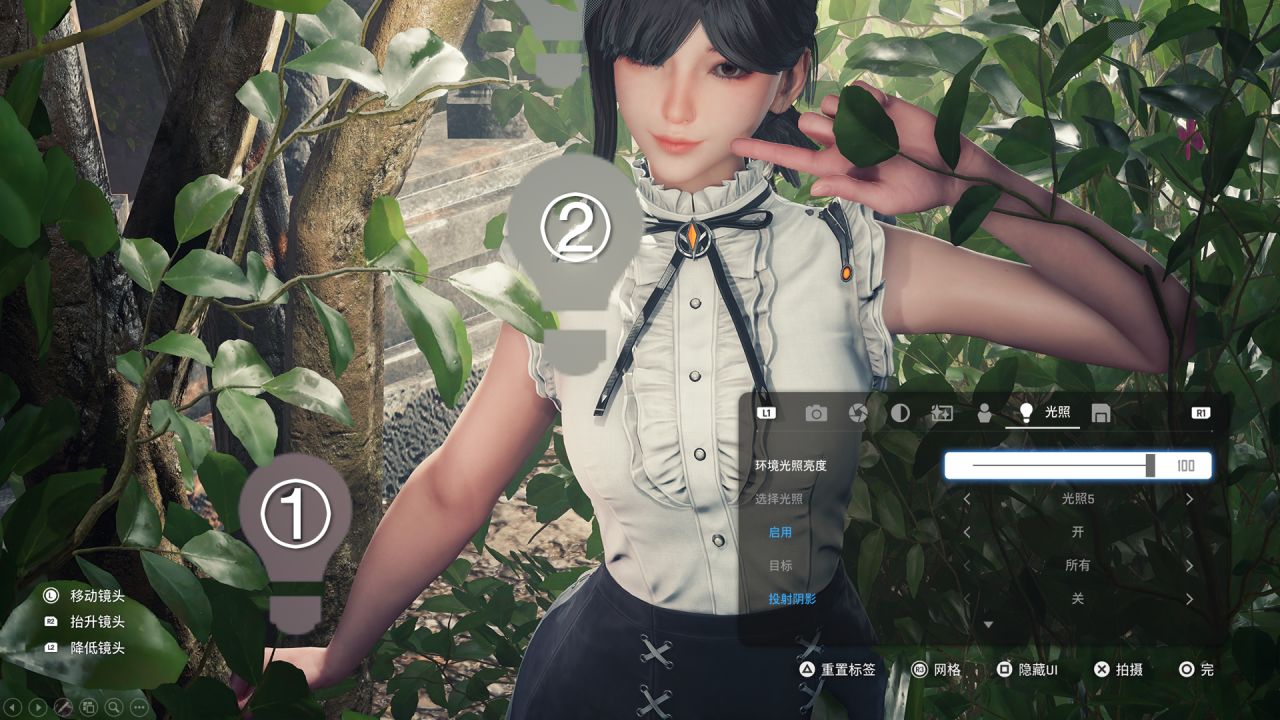The height and width of the screenshot is (720, 1280).
Task: Choose the previous light before 光照5
Action: click(967, 499)
